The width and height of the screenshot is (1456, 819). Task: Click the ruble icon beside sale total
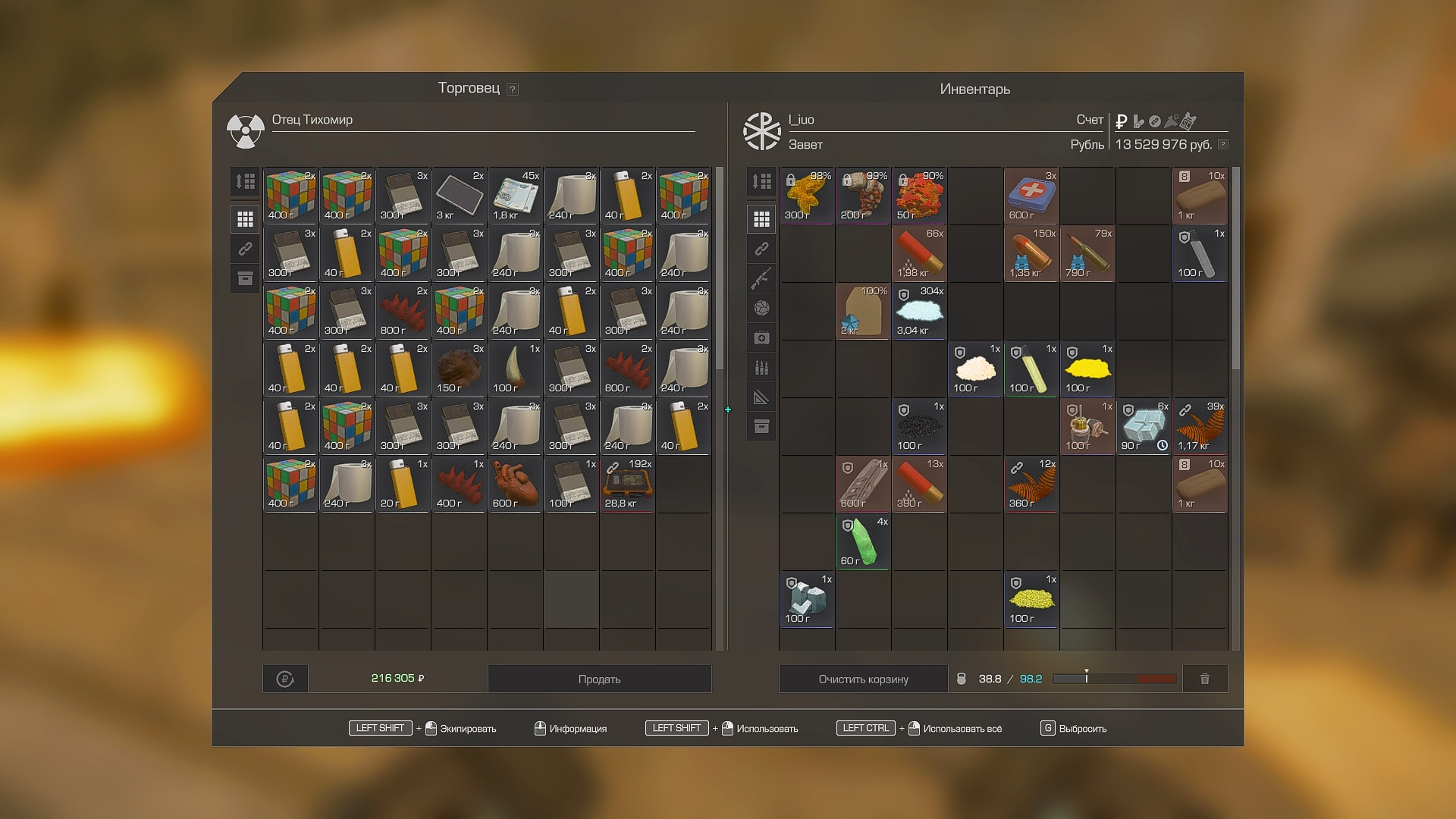tap(285, 679)
